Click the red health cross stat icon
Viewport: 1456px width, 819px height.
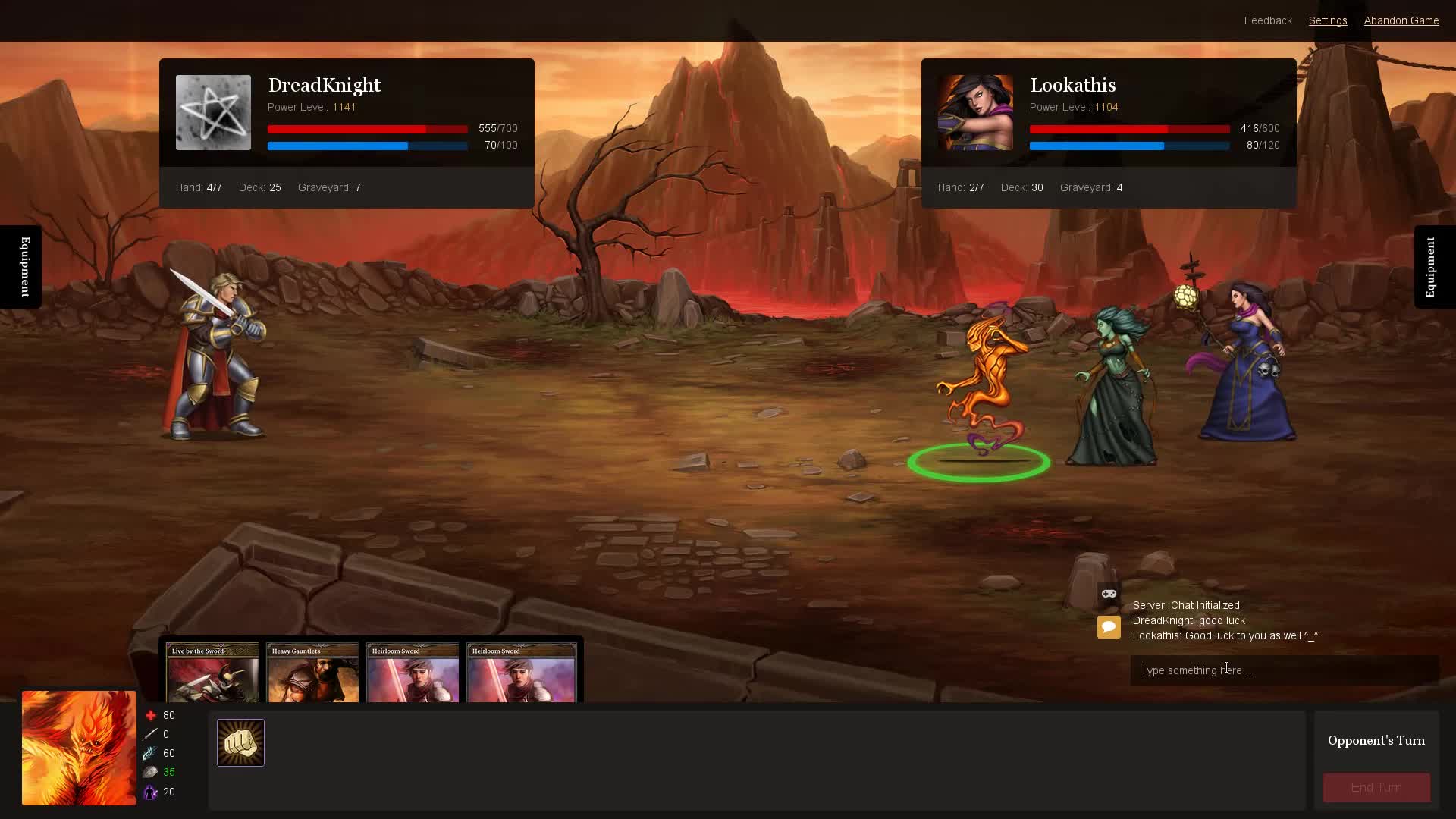[151, 715]
